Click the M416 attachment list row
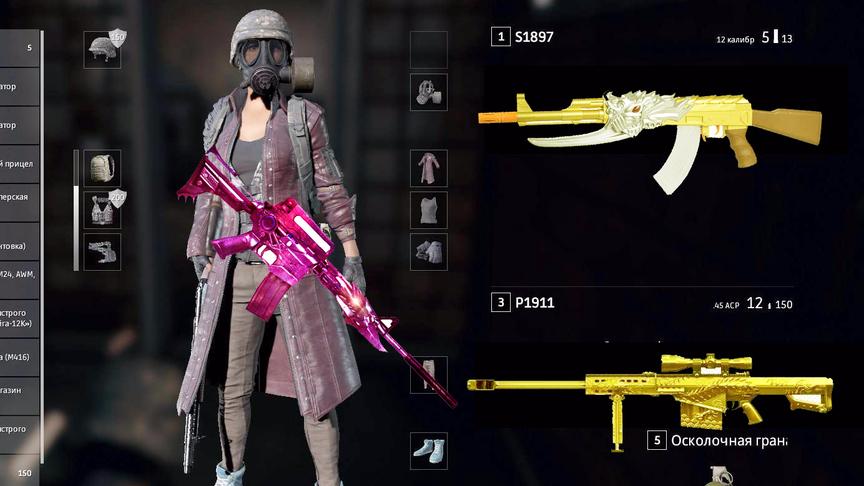Viewport: 864px width, 486px height. click(x=20, y=356)
